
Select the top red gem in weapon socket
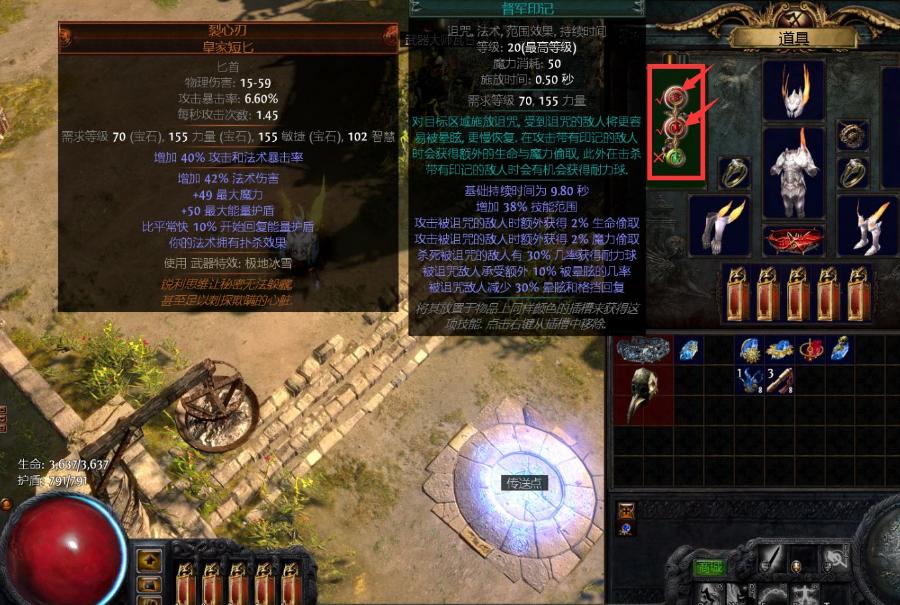coord(677,97)
